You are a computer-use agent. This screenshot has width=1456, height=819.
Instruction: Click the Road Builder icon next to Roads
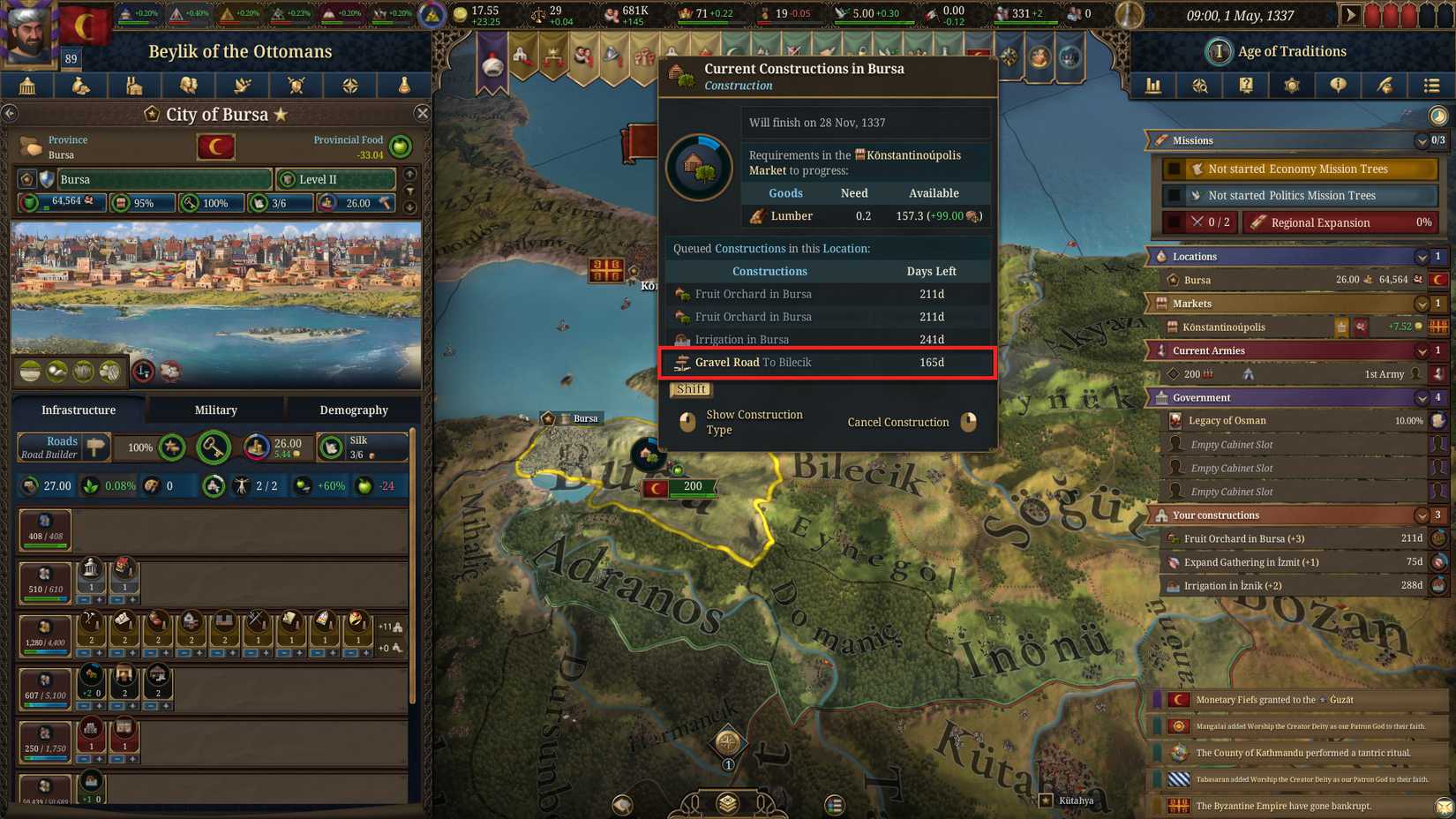pos(97,447)
